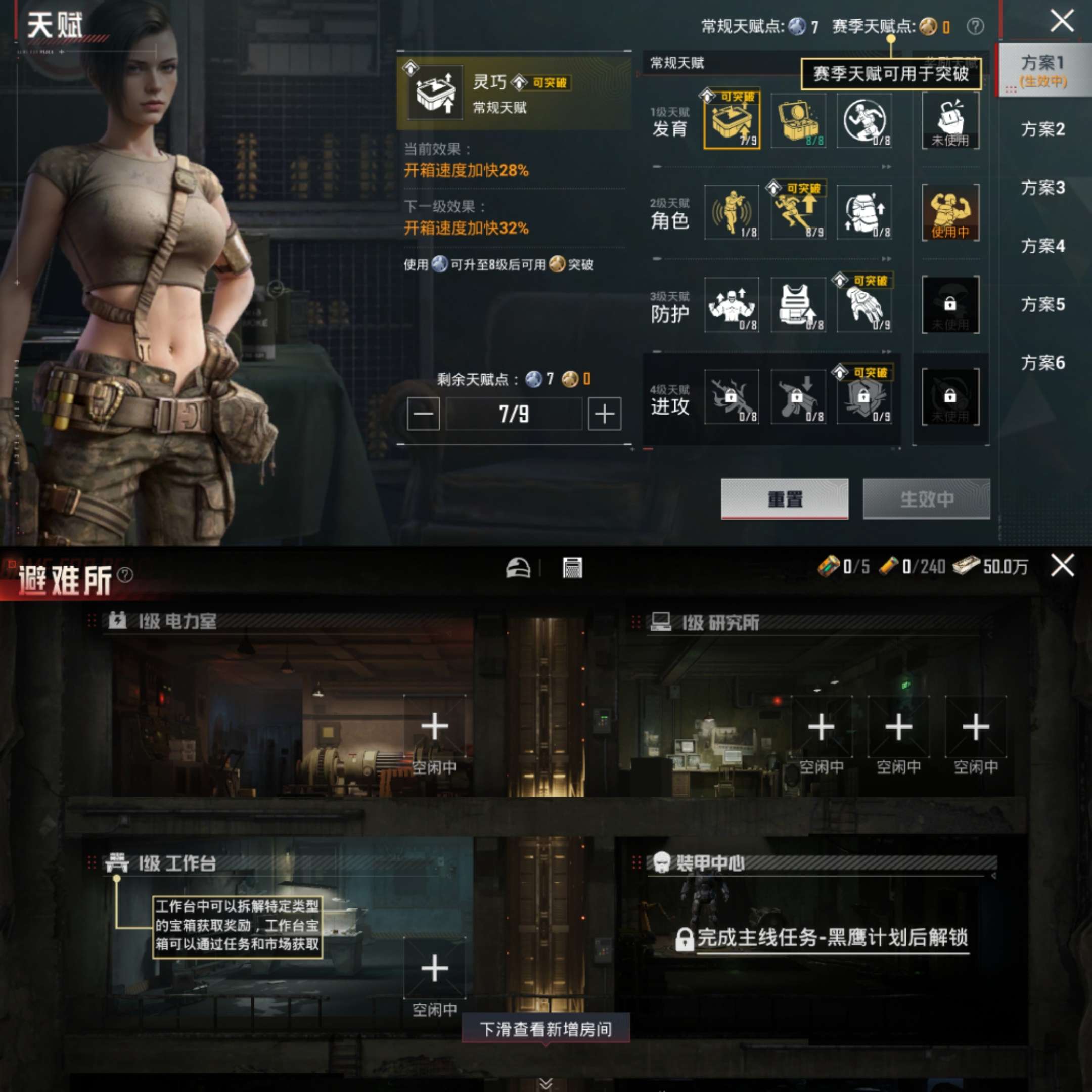This screenshot has height=1092, width=1092.
Task: Select the vest talent in 防护 row
Action: click(799, 305)
